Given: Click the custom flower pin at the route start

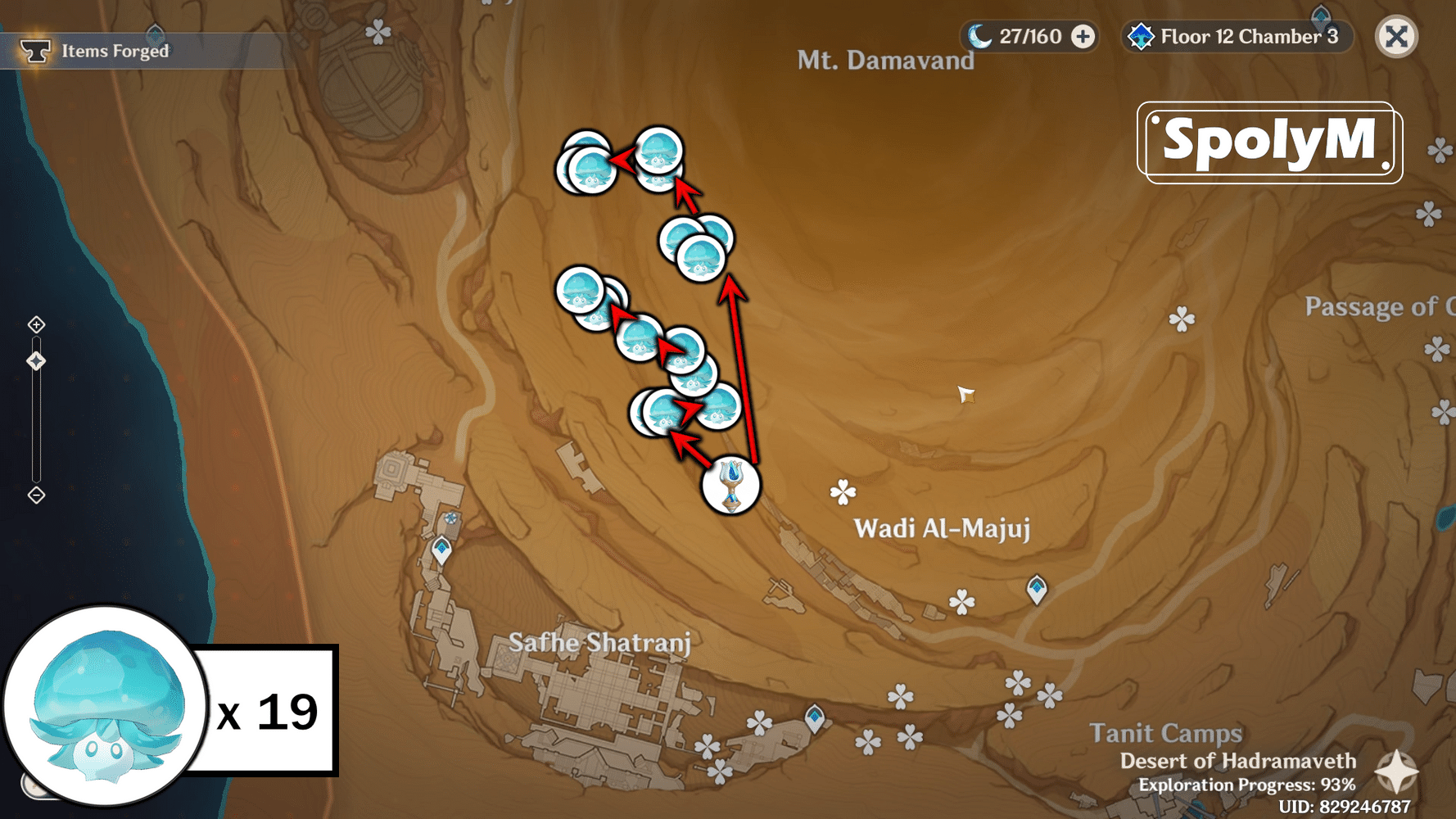Looking at the screenshot, I should (x=731, y=485).
